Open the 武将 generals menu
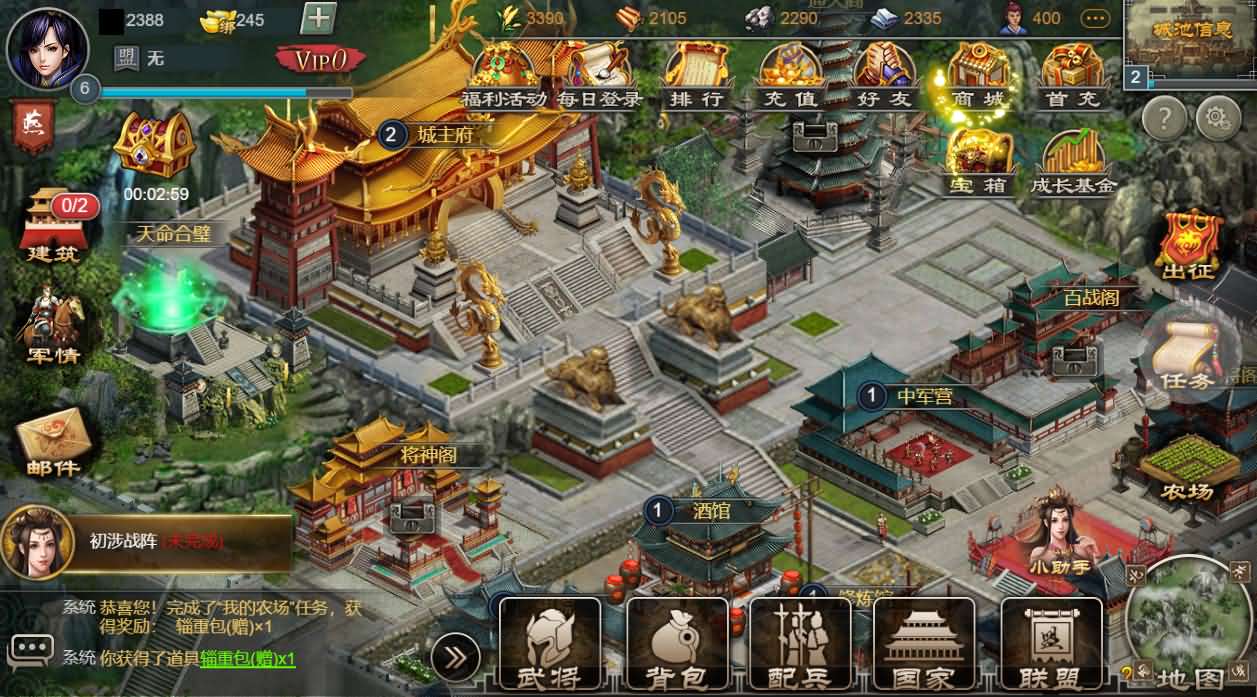The height and width of the screenshot is (697, 1257). tap(549, 644)
